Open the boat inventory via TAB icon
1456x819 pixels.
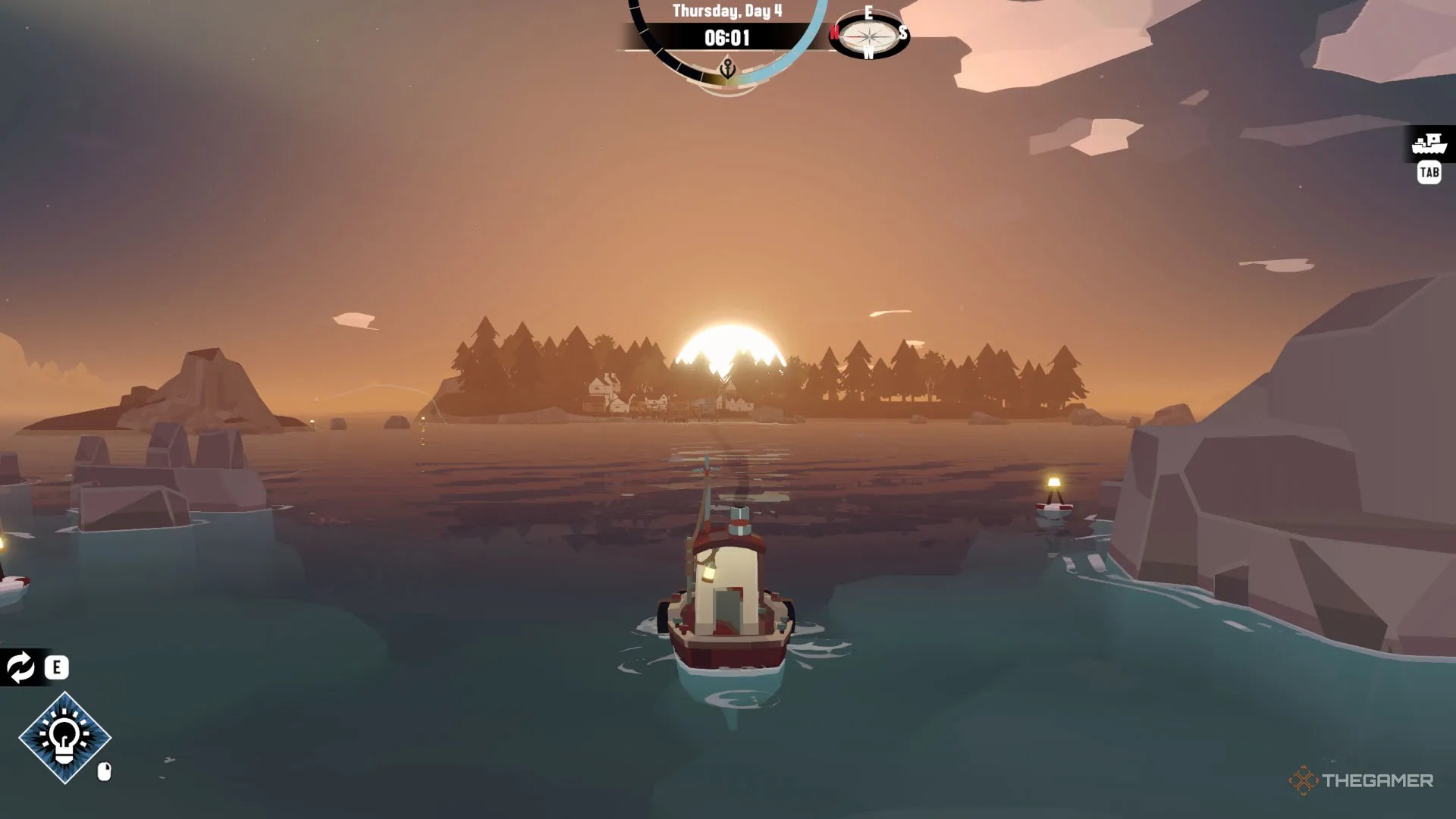(1429, 173)
